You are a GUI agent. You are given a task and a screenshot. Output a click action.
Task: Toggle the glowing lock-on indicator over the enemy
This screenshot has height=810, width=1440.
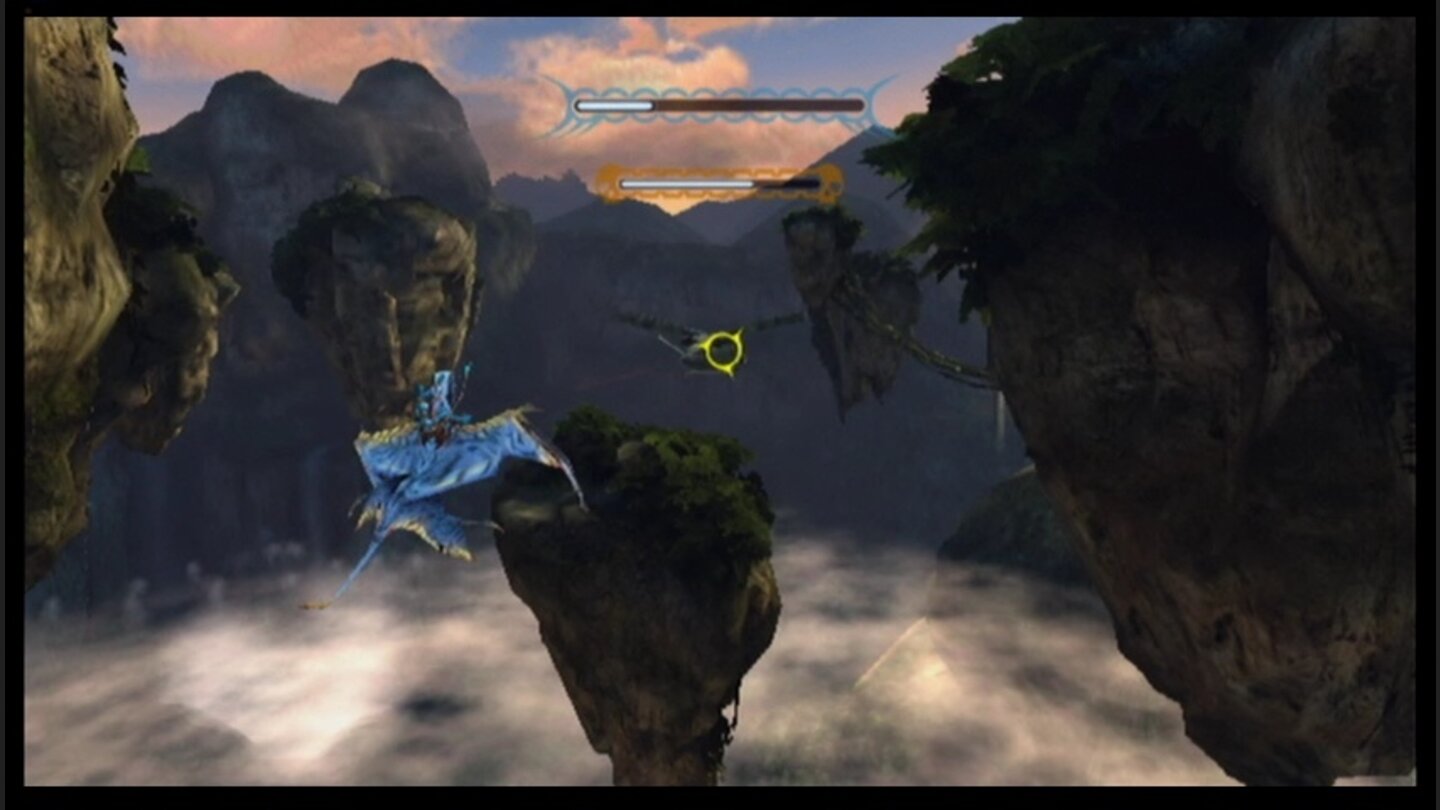pos(722,352)
